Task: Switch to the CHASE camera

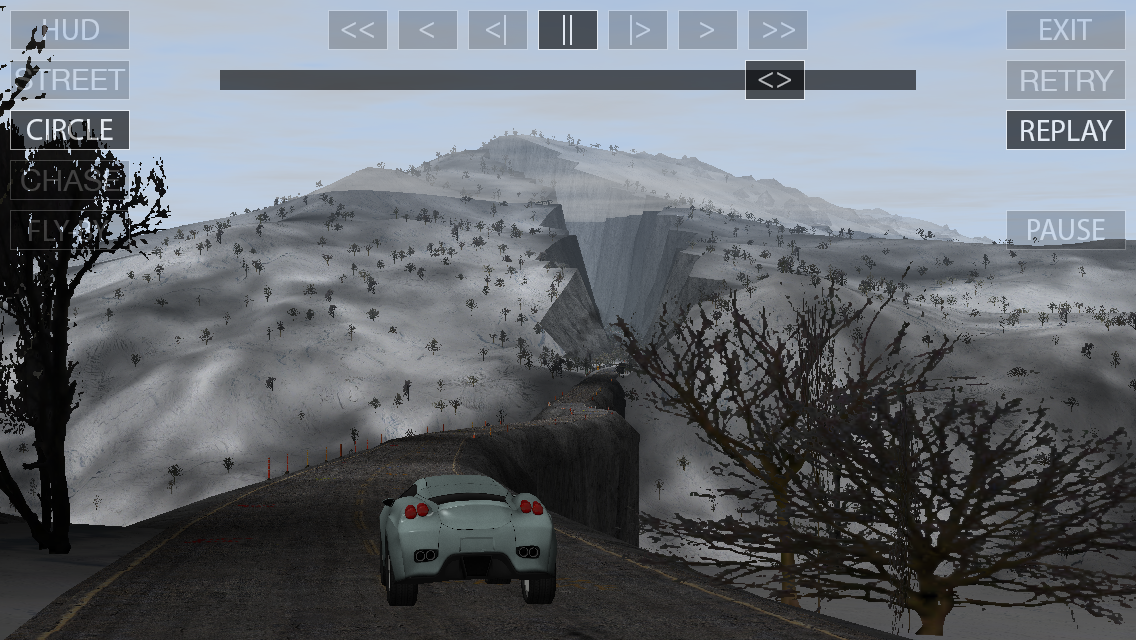Action: click(x=70, y=180)
